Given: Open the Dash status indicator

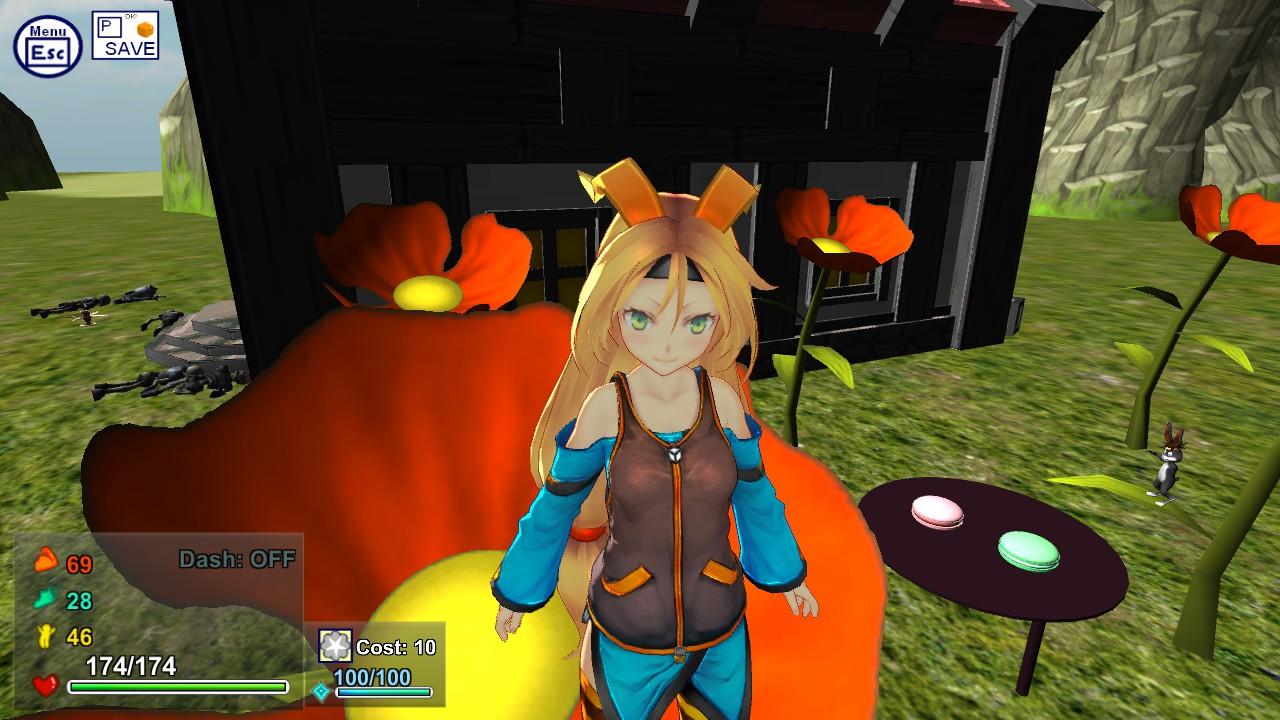Looking at the screenshot, I should tap(238, 559).
